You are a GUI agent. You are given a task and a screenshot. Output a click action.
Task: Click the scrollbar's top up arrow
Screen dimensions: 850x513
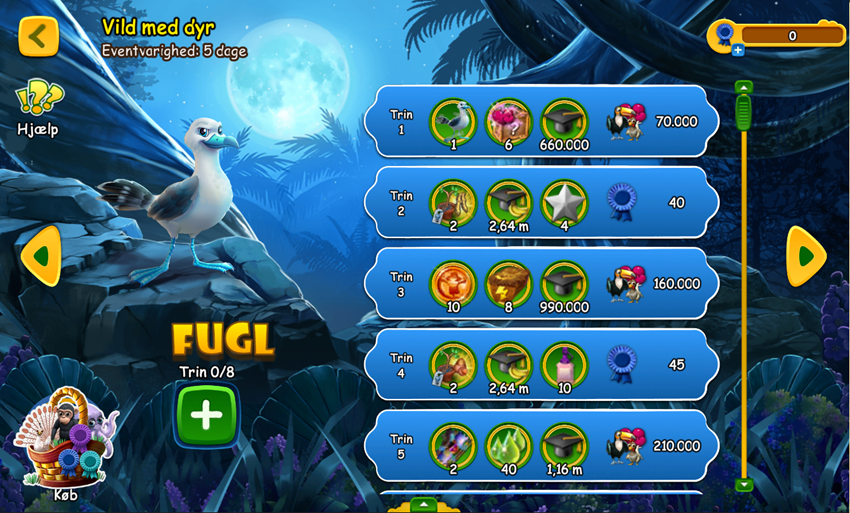point(743,87)
